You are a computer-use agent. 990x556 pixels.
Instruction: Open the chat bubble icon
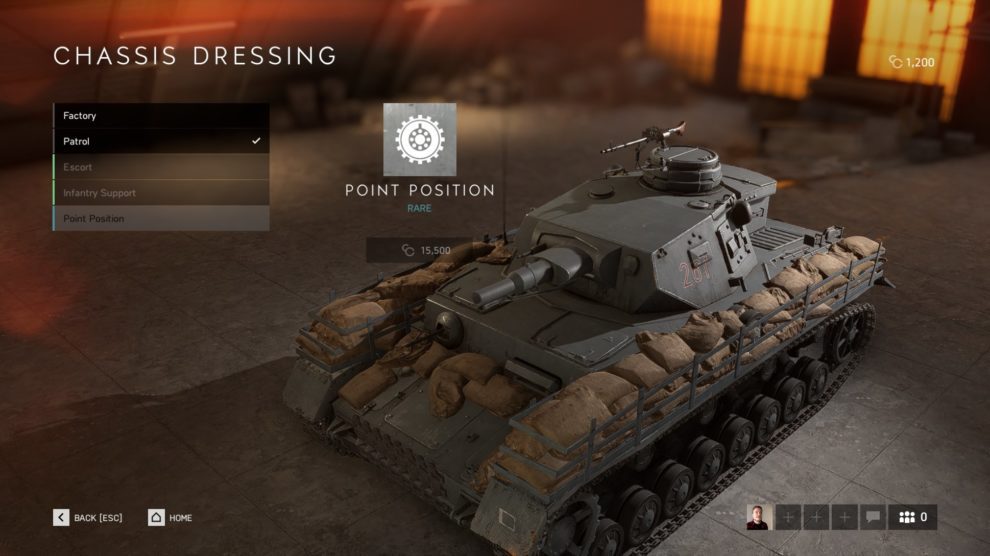point(872,517)
